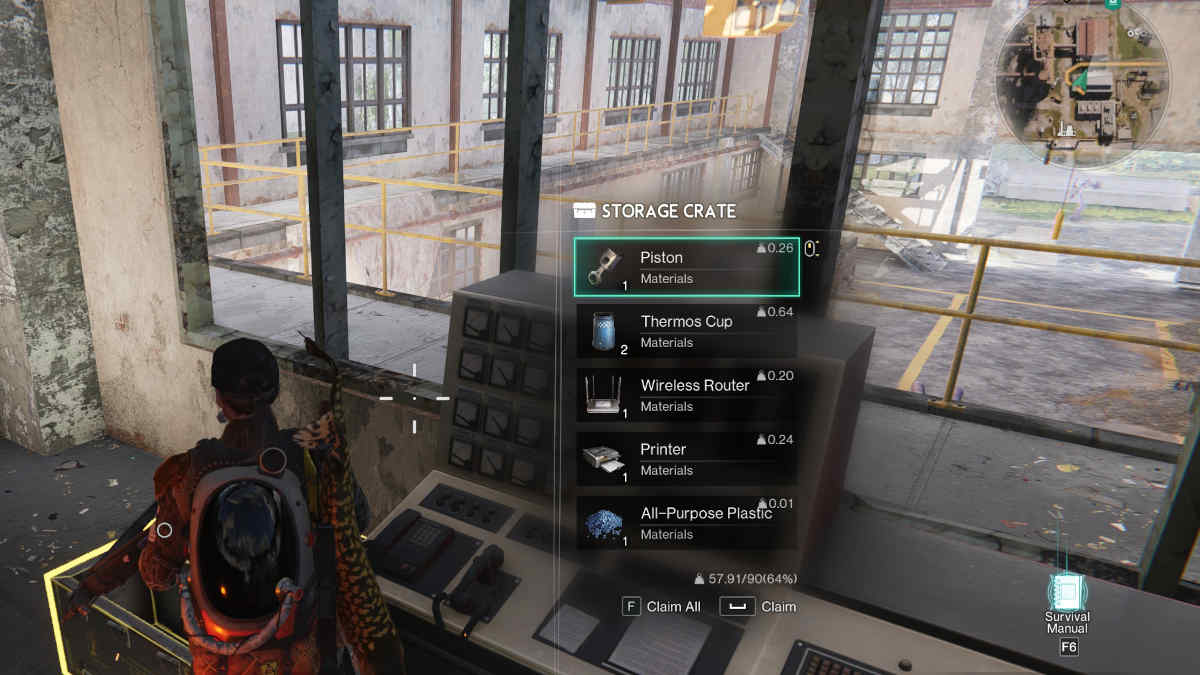The height and width of the screenshot is (675, 1200).
Task: Open the circular minimap
Action: pos(1070,74)
